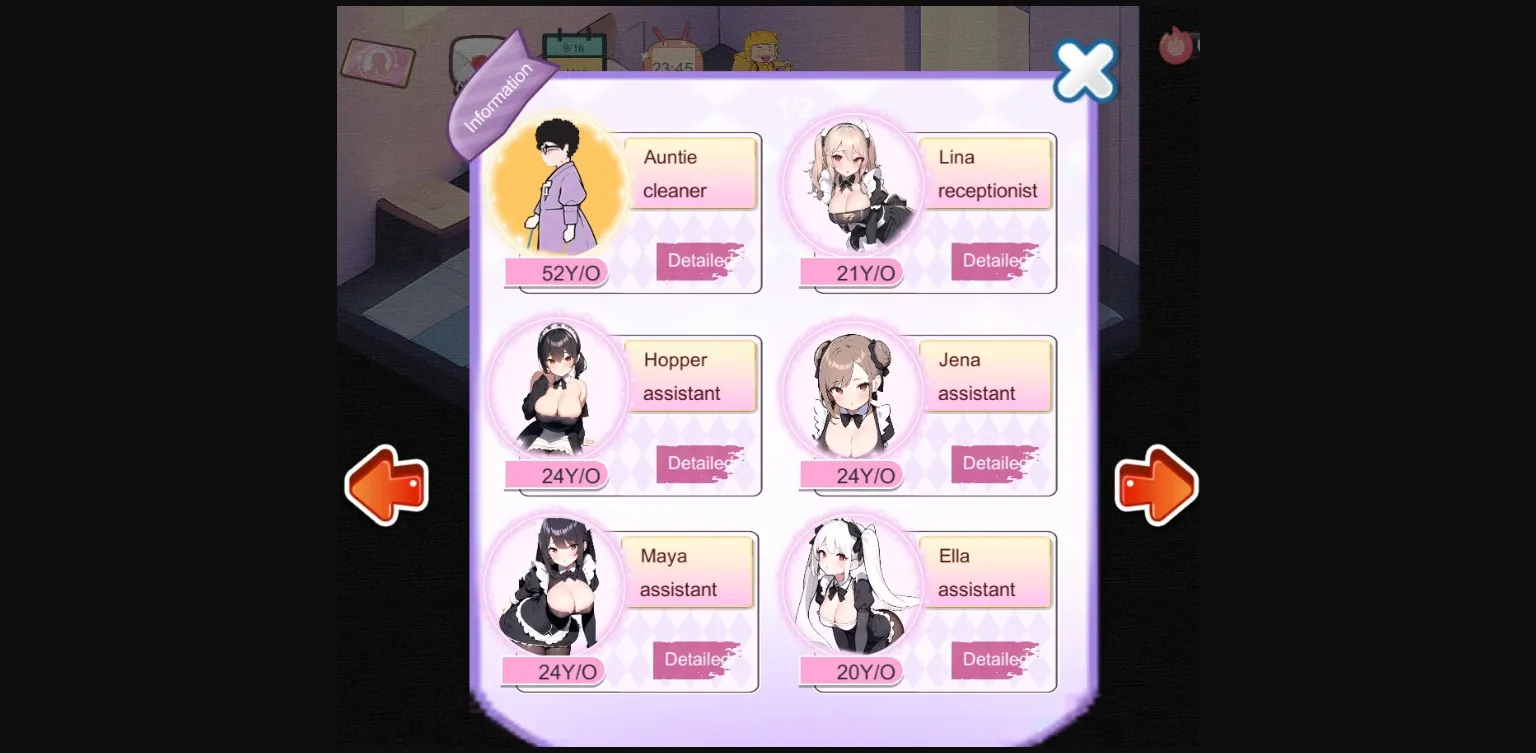The height and width of the screenshot is (753, 1536).
Task: Click the 21Y/O badge under Lina
Action: [x=853, y=272]
